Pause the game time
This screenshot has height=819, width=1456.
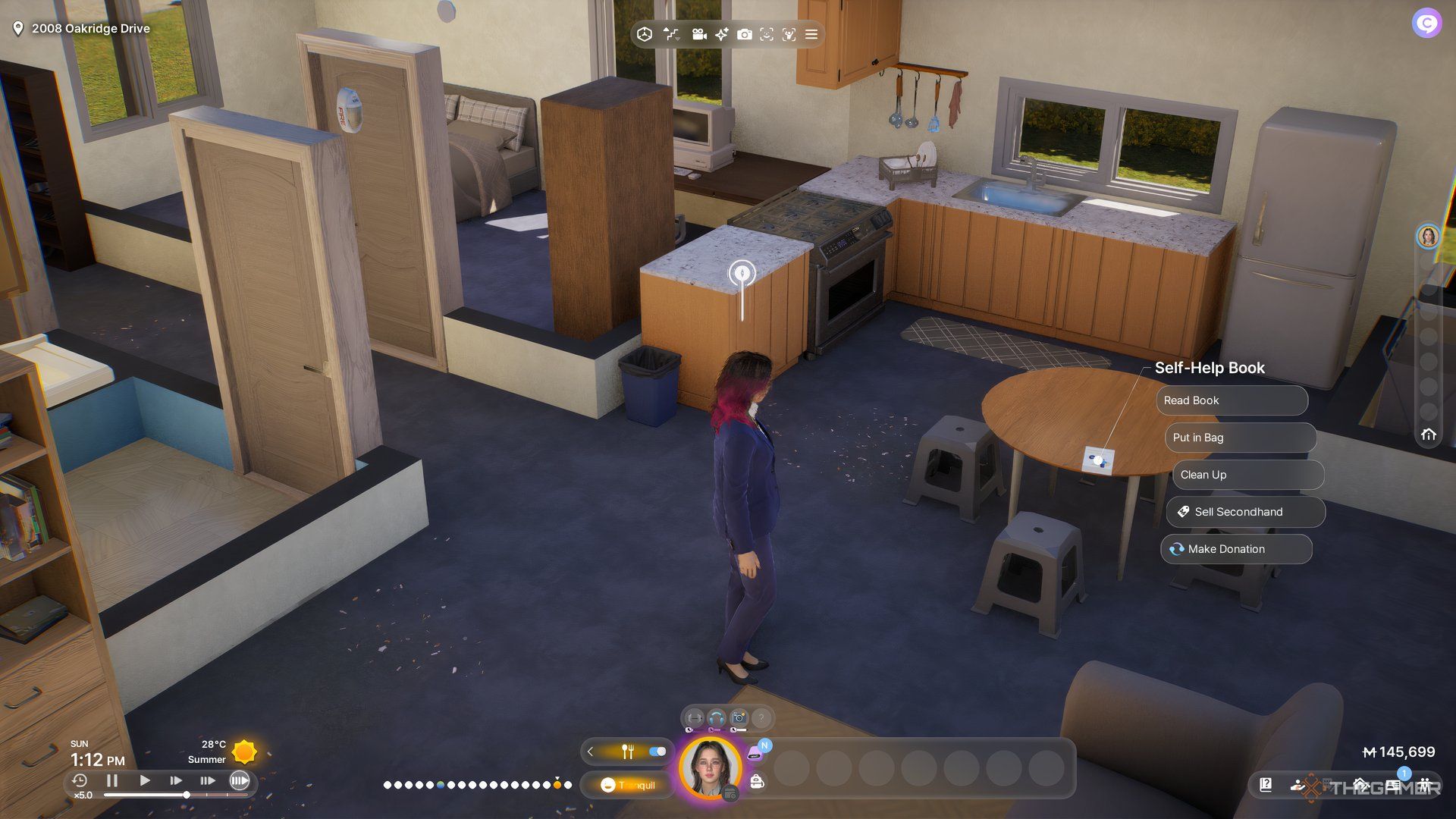tap(112, 780)
